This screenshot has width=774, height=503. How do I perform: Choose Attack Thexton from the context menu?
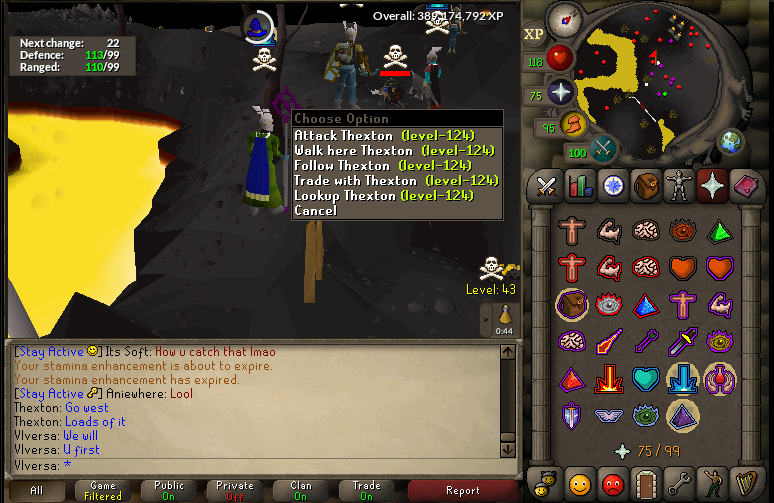coord(383,136)
